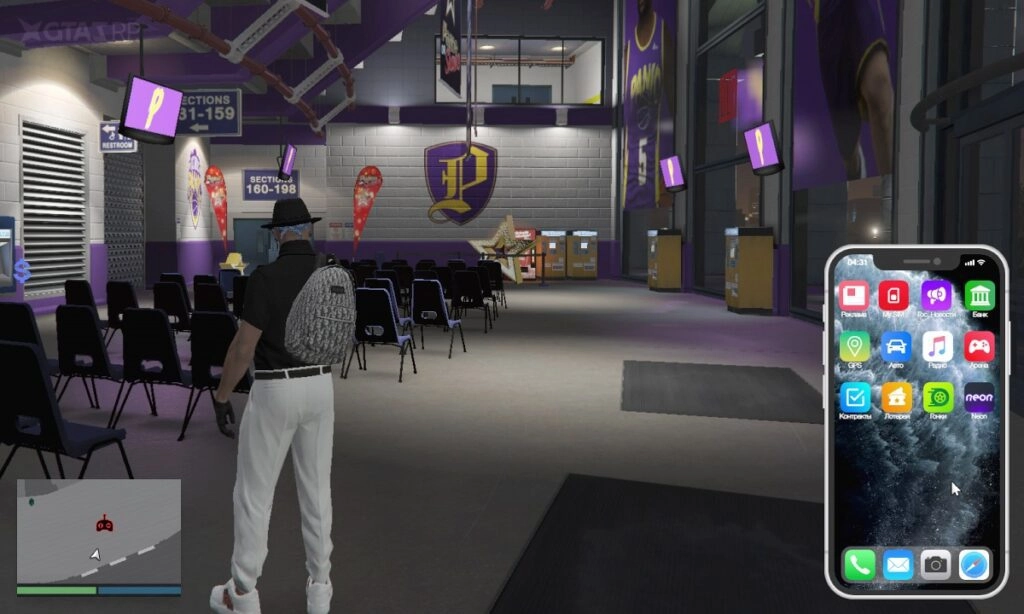Open the Гонки racing app
Image resolution: width=1024 pixels, height=614 pixels.
(937, 397)
